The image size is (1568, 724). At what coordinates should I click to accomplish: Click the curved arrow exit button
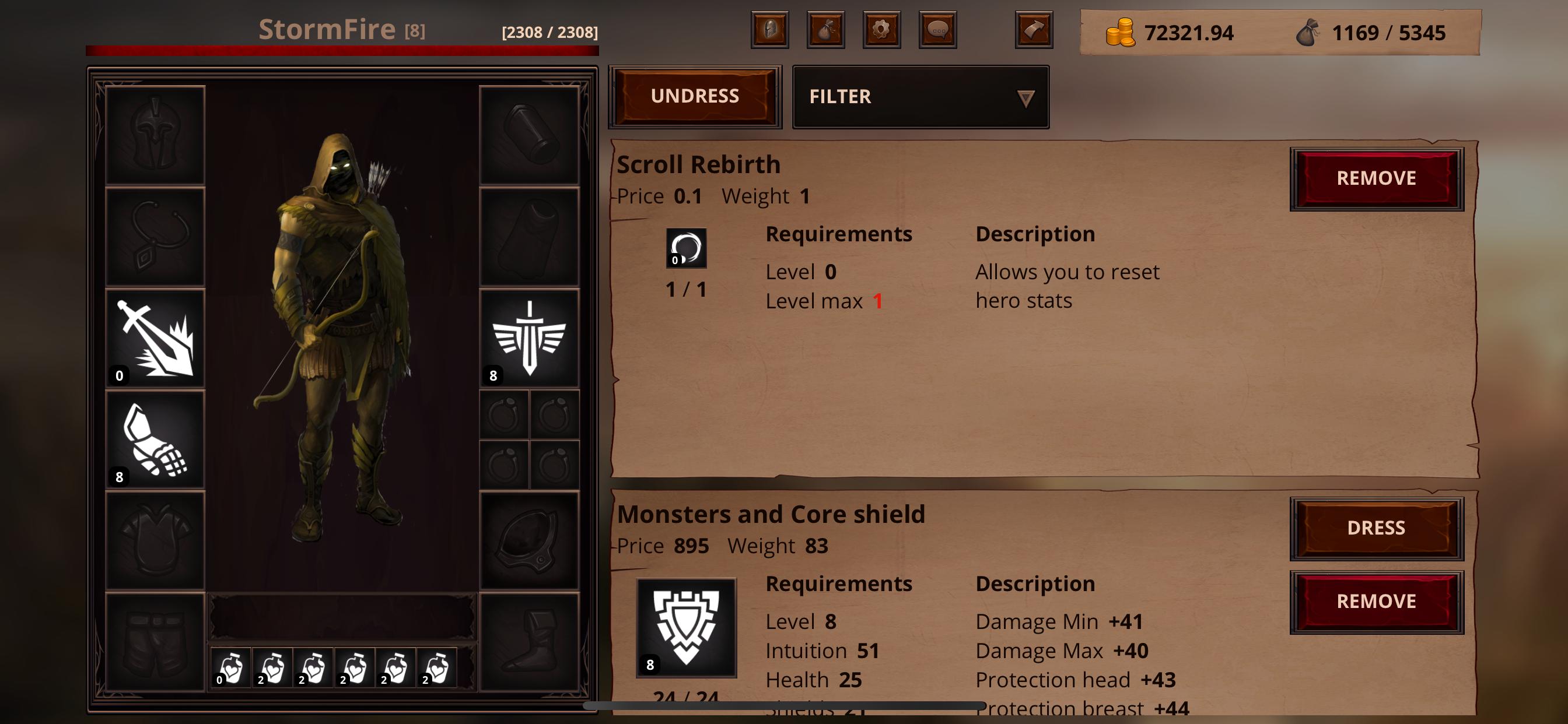(x=1034, y=30)
